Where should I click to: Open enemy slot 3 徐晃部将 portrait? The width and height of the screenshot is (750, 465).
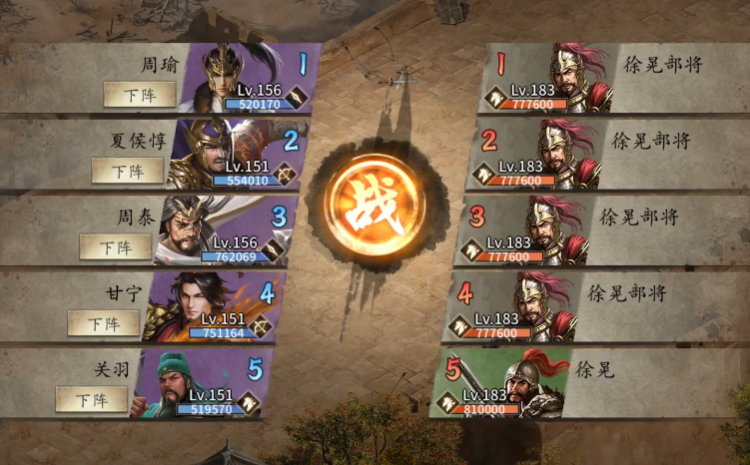click(x=552, y=229)
